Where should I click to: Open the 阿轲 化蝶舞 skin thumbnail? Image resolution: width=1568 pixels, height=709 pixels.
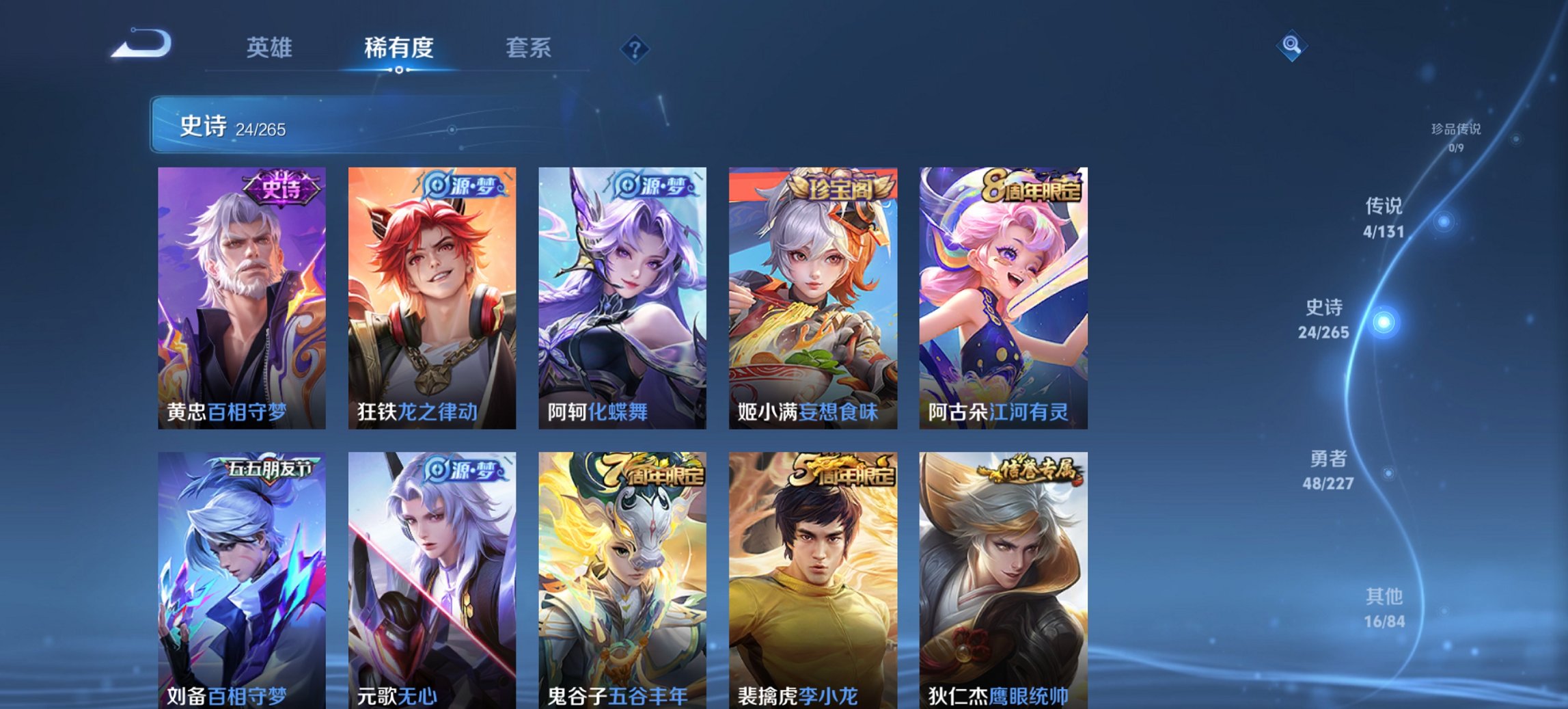[x=622, y=294]
